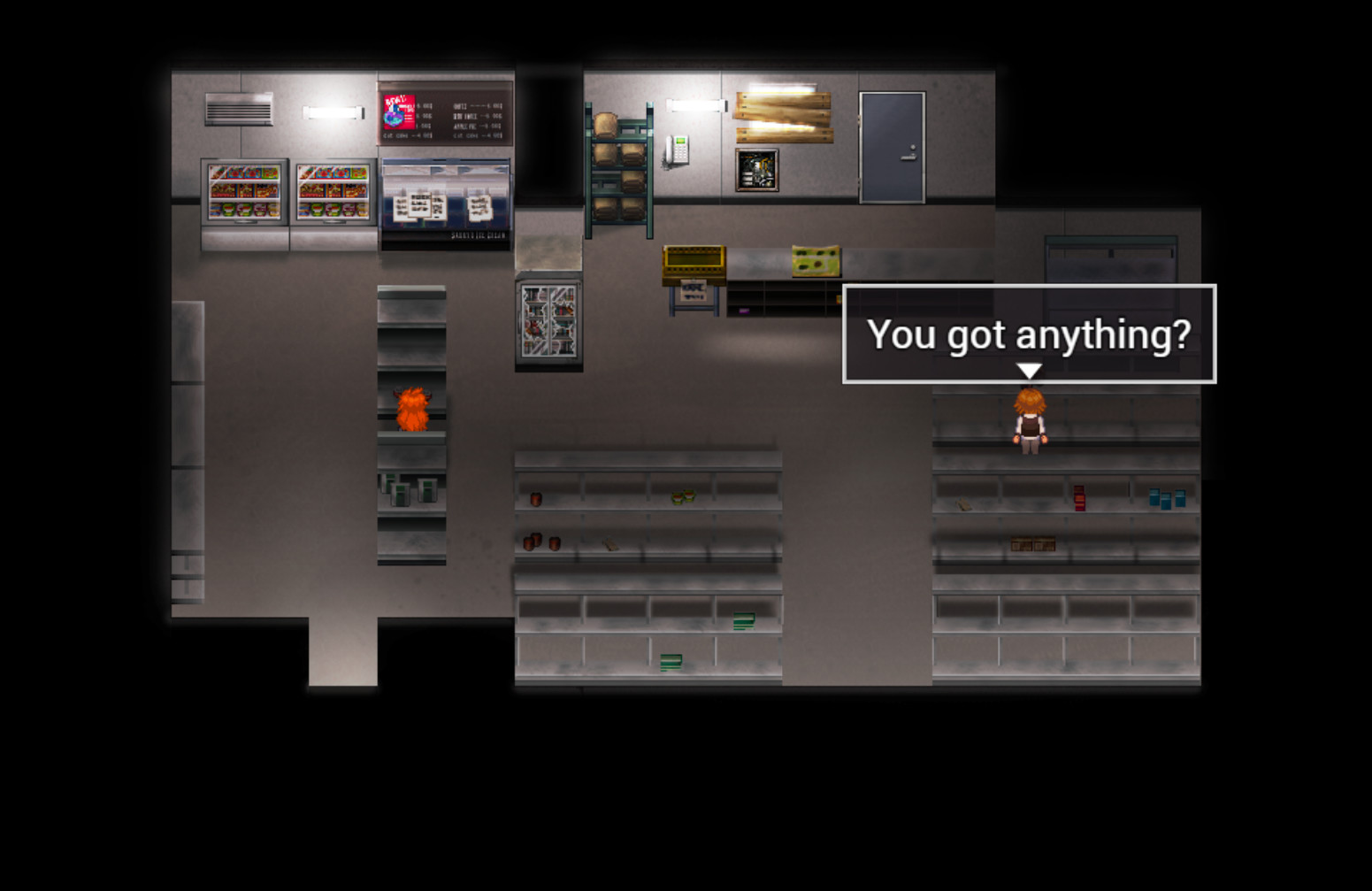Click the yellow newspaper stand
The image size is (1372, 891).
[x=695, y=261]
